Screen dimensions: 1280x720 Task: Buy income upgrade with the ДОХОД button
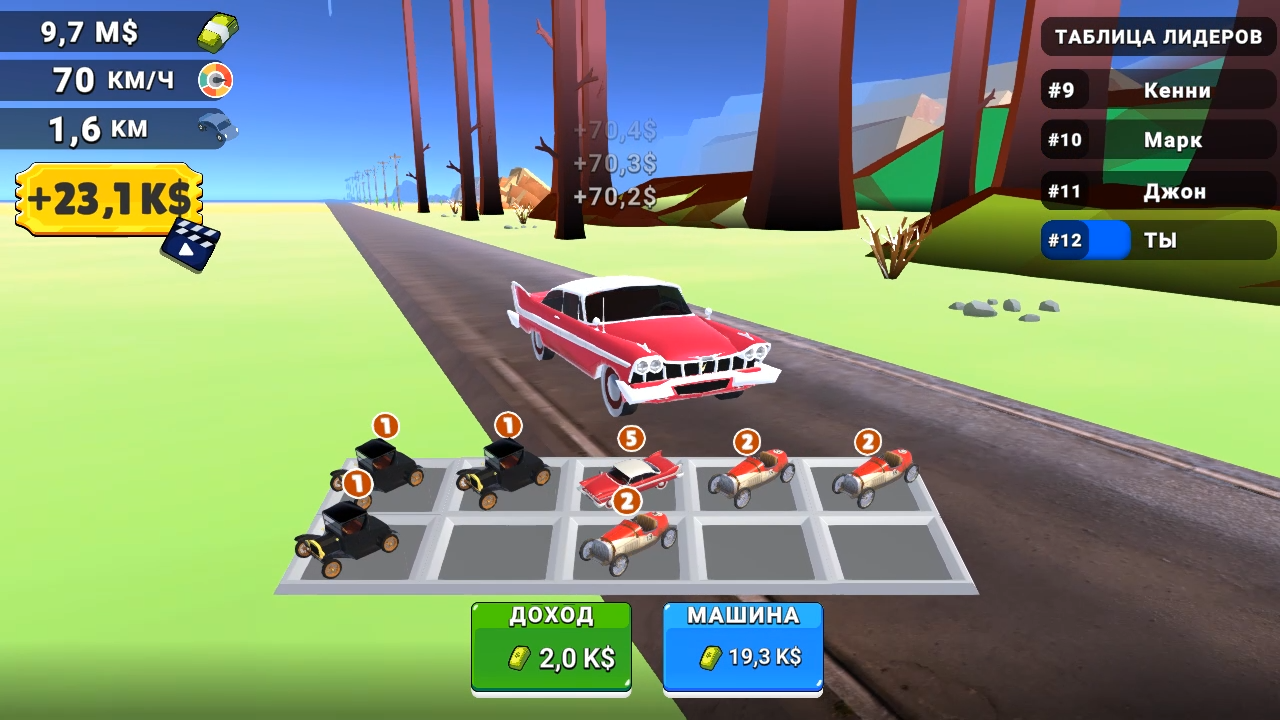click(x=550, y=645)
